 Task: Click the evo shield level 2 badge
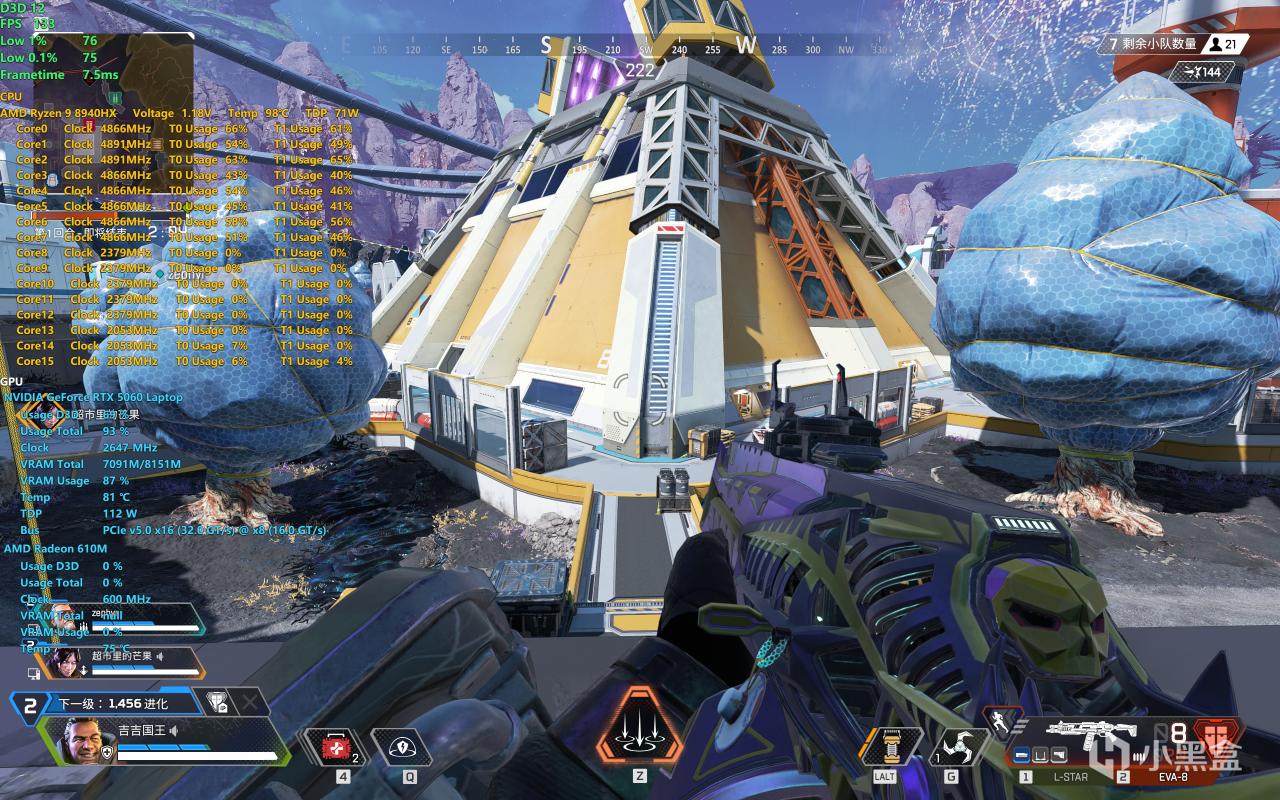[x=30, y=705]
